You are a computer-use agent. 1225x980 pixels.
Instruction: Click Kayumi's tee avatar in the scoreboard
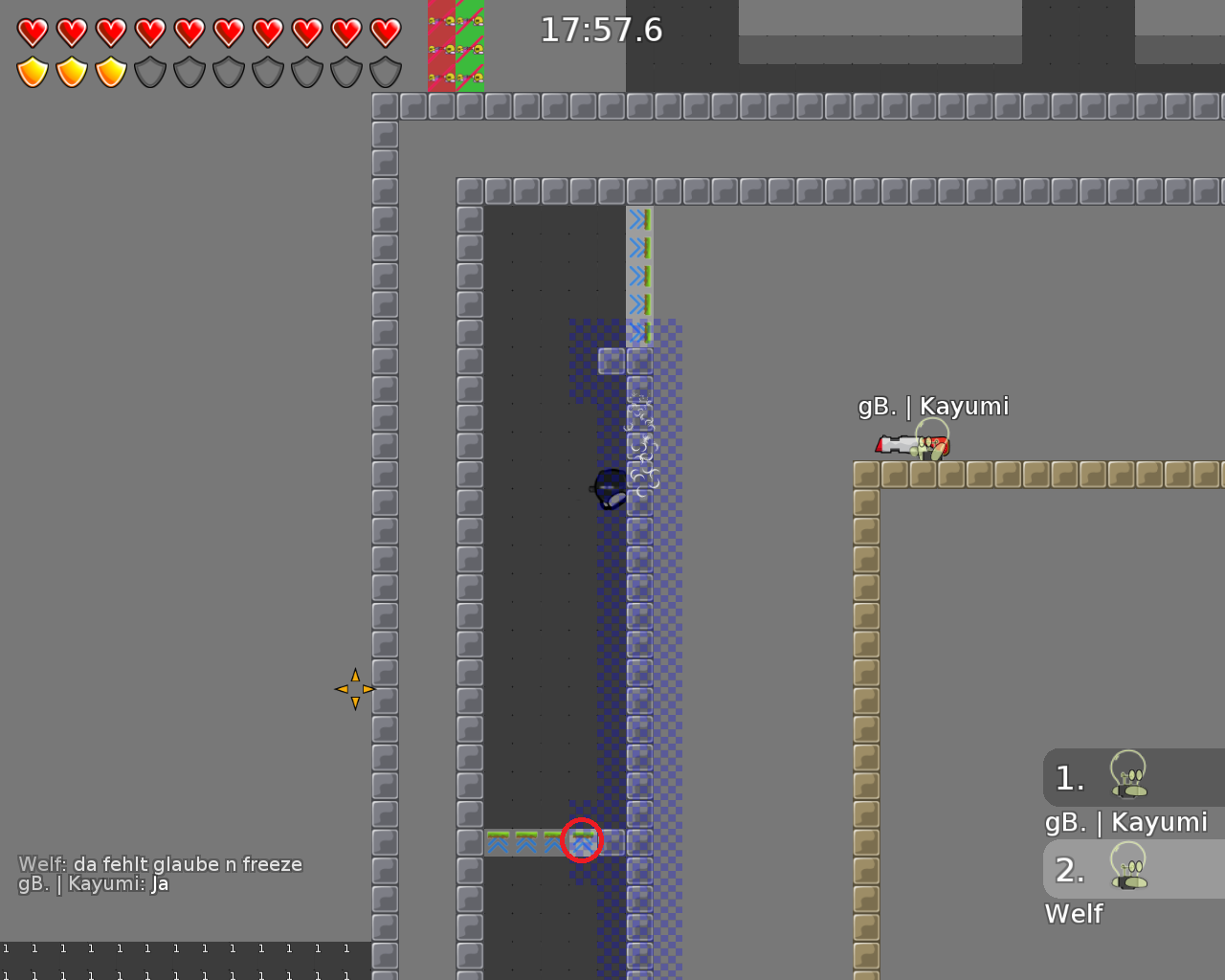pos(1129,775)
